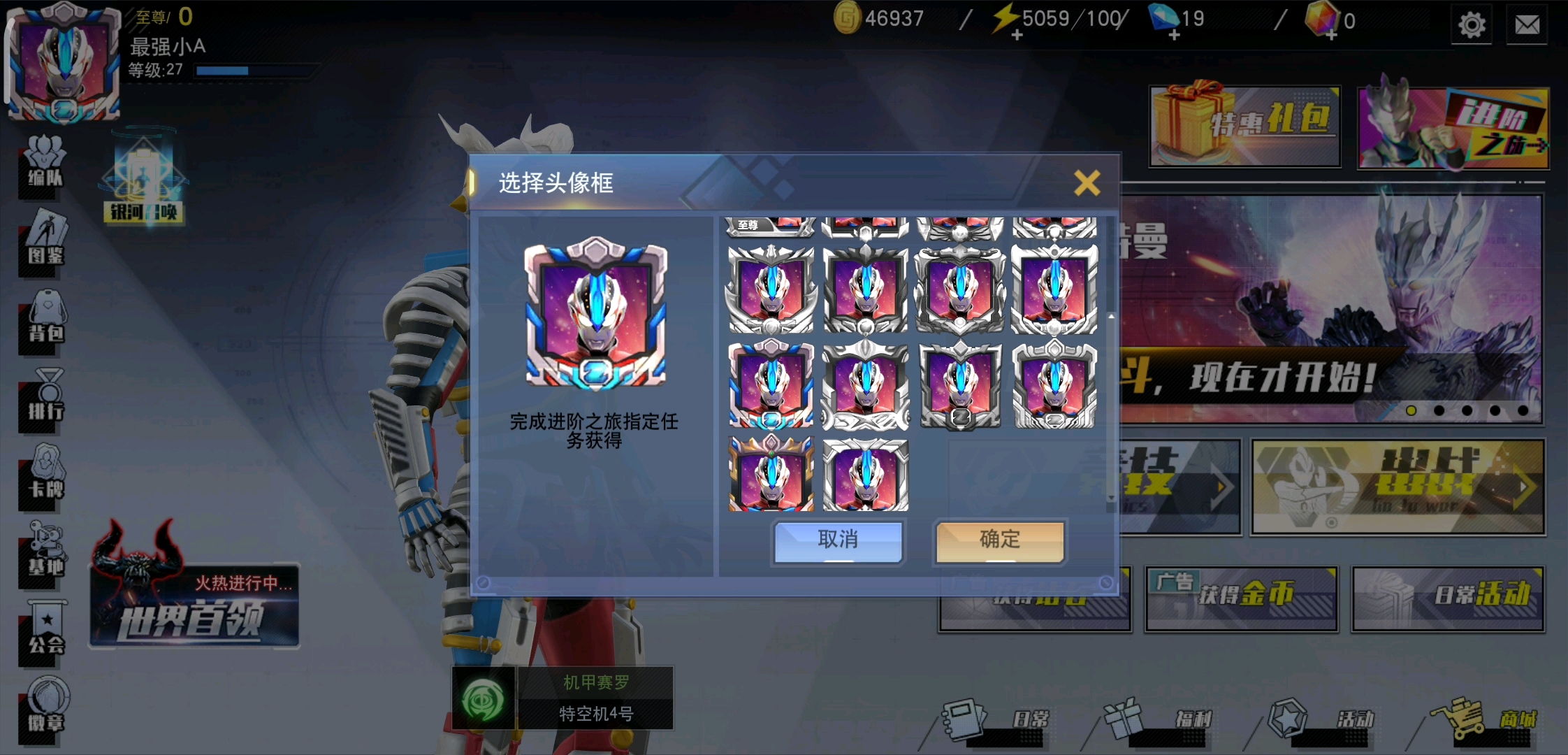Image resolution: width=1568 pixels, height=755 pixels.
Task: Confirm avatar frame with 确定 button
Action: click(999, 540)
